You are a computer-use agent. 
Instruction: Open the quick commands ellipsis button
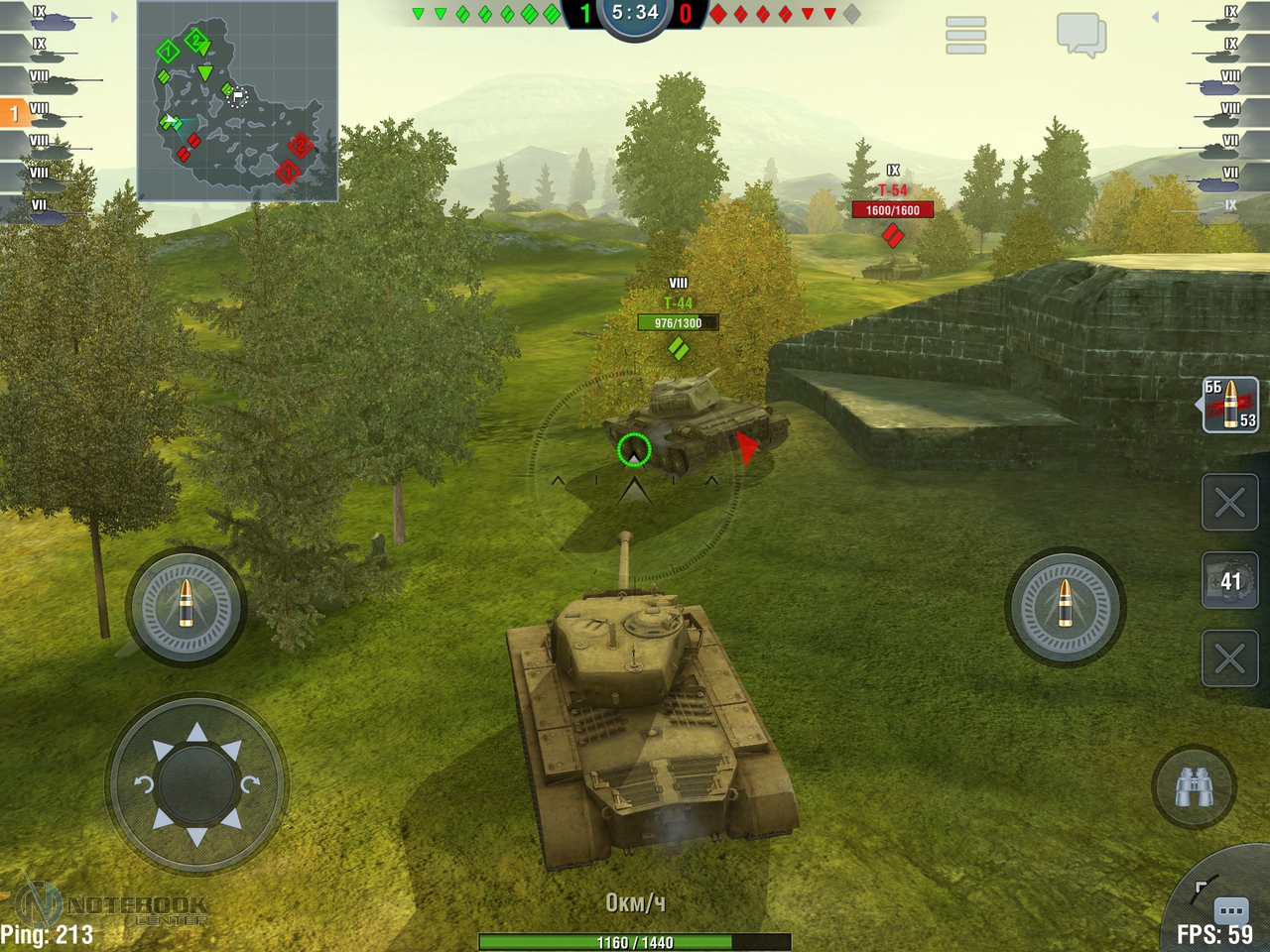[1230, 909]
